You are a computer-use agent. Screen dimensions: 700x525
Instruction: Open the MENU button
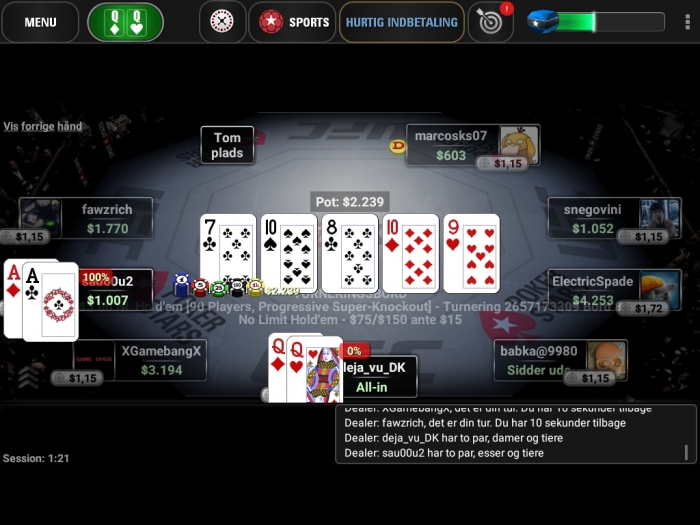click(40, 22)
